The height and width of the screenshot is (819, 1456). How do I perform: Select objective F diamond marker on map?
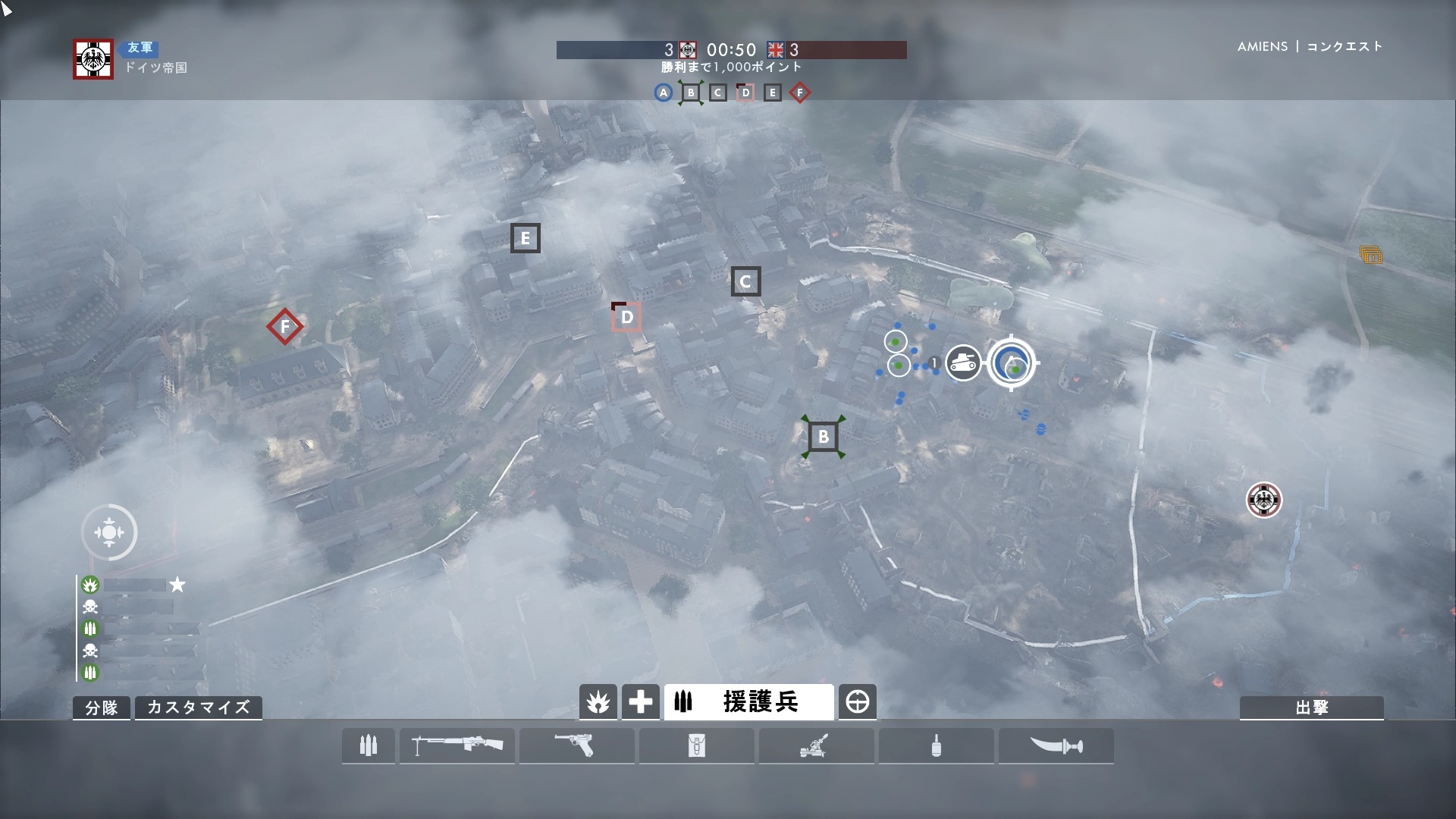point(285,327)
